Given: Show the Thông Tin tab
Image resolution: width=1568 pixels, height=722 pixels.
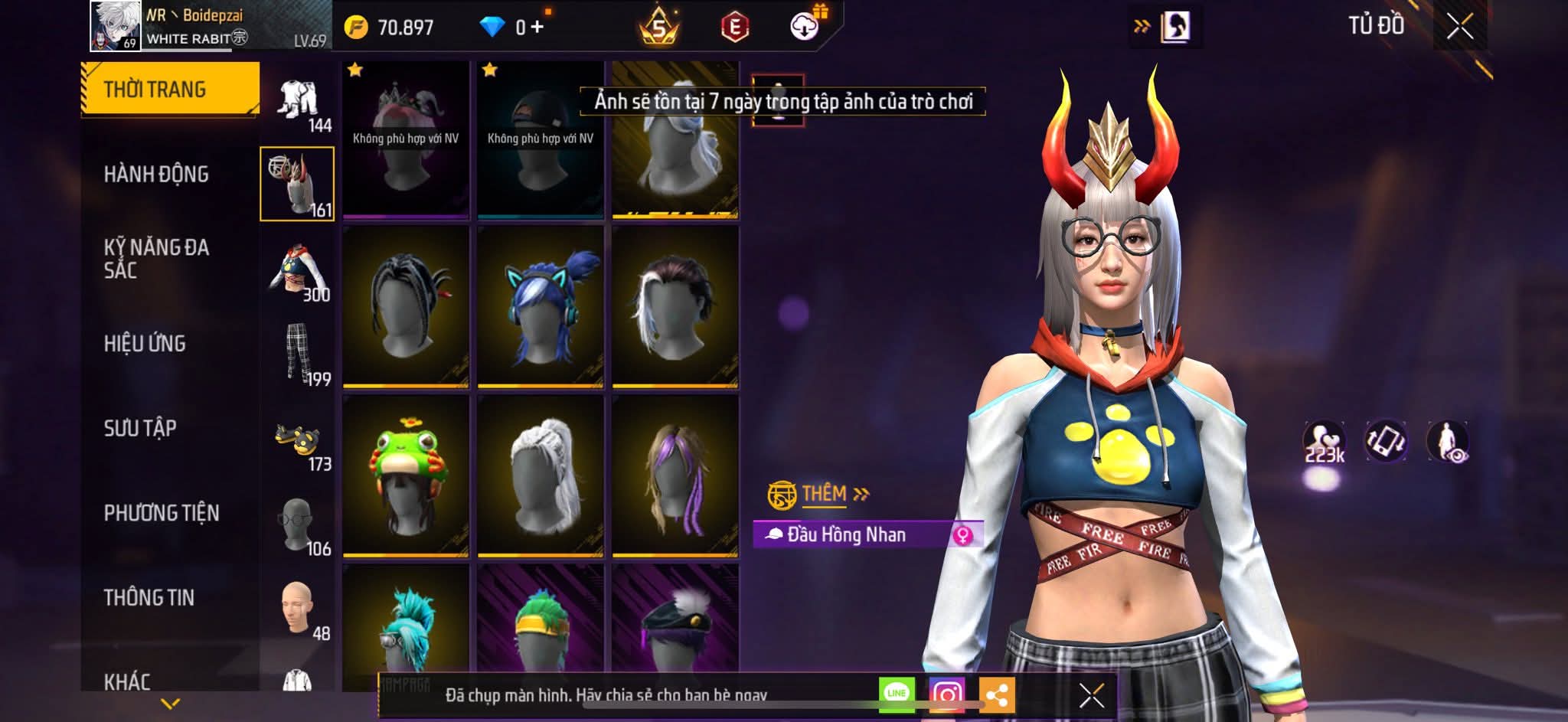Looking at the screenshot, I should coord(149,598).
